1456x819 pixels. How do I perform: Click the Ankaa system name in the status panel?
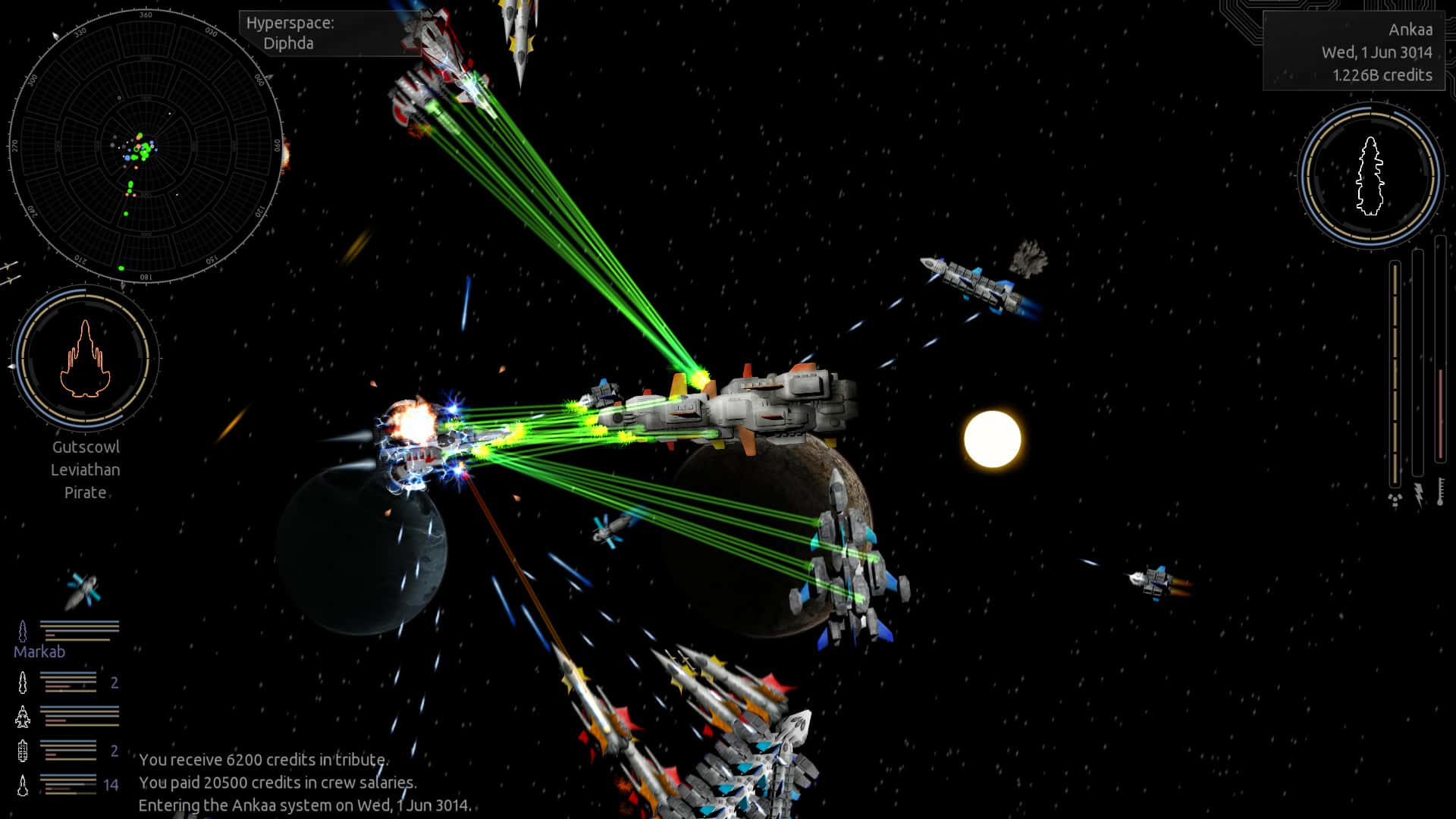(x=1411, y=30)
